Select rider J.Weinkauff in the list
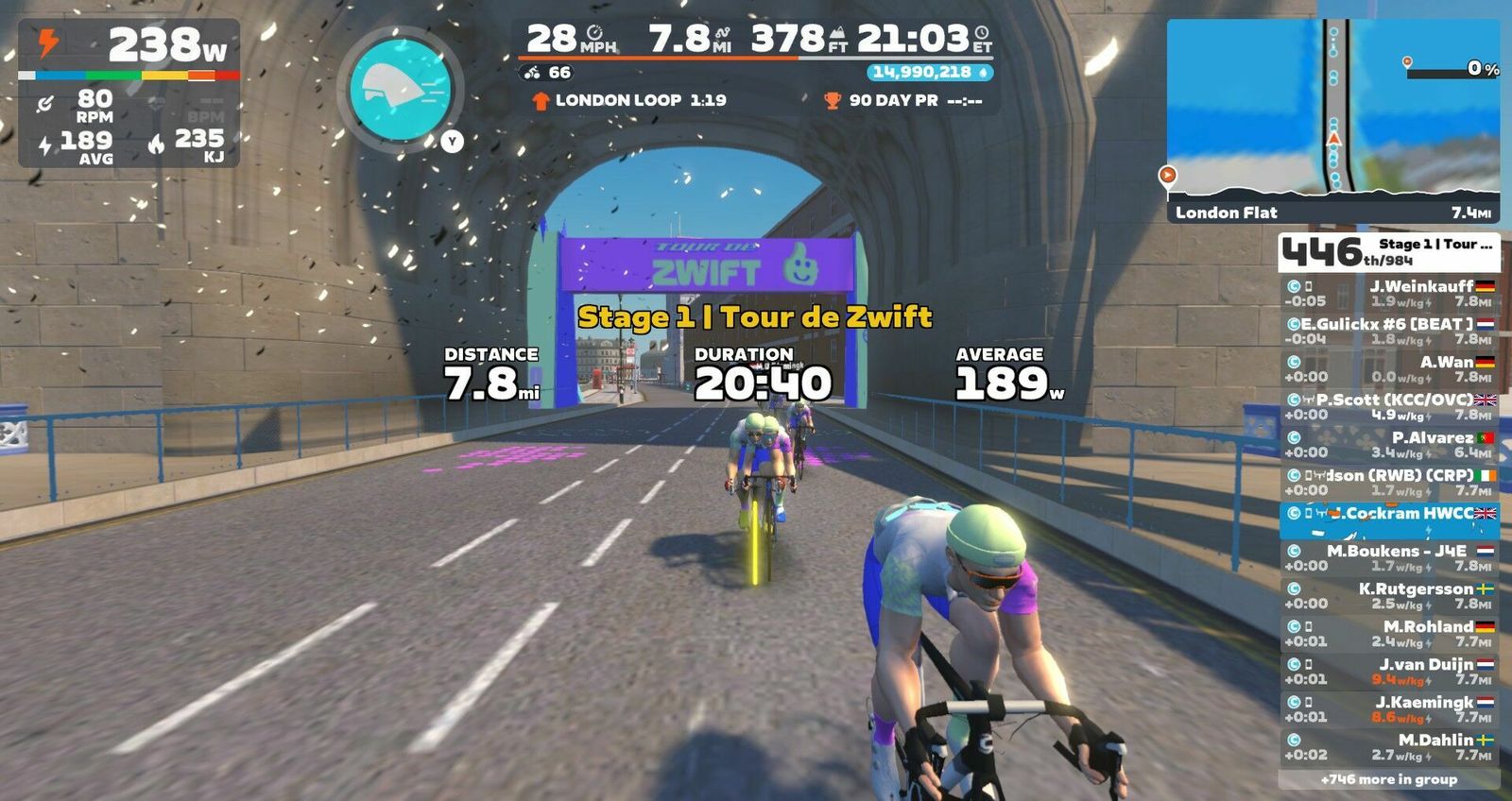This screenshot has height=801, width=1512. (x=1388, y=293)
